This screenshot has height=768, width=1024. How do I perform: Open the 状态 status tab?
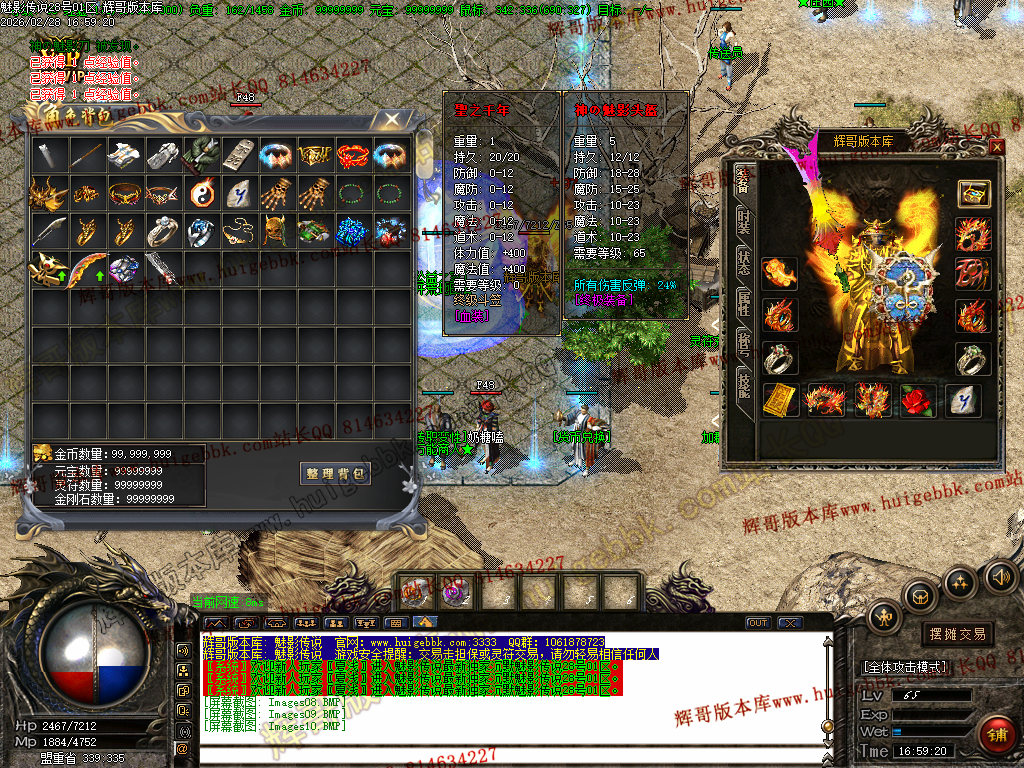(743, 263)
